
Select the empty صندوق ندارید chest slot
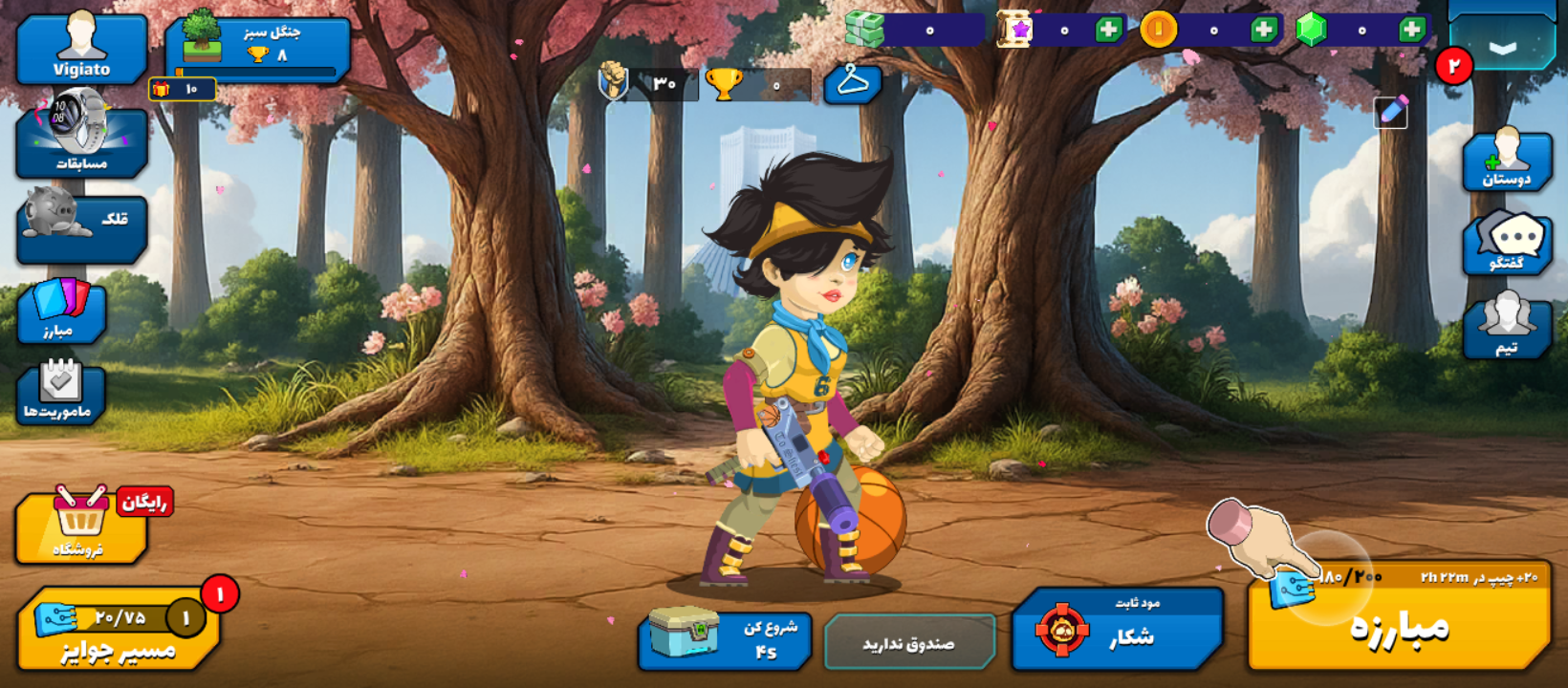909,642
